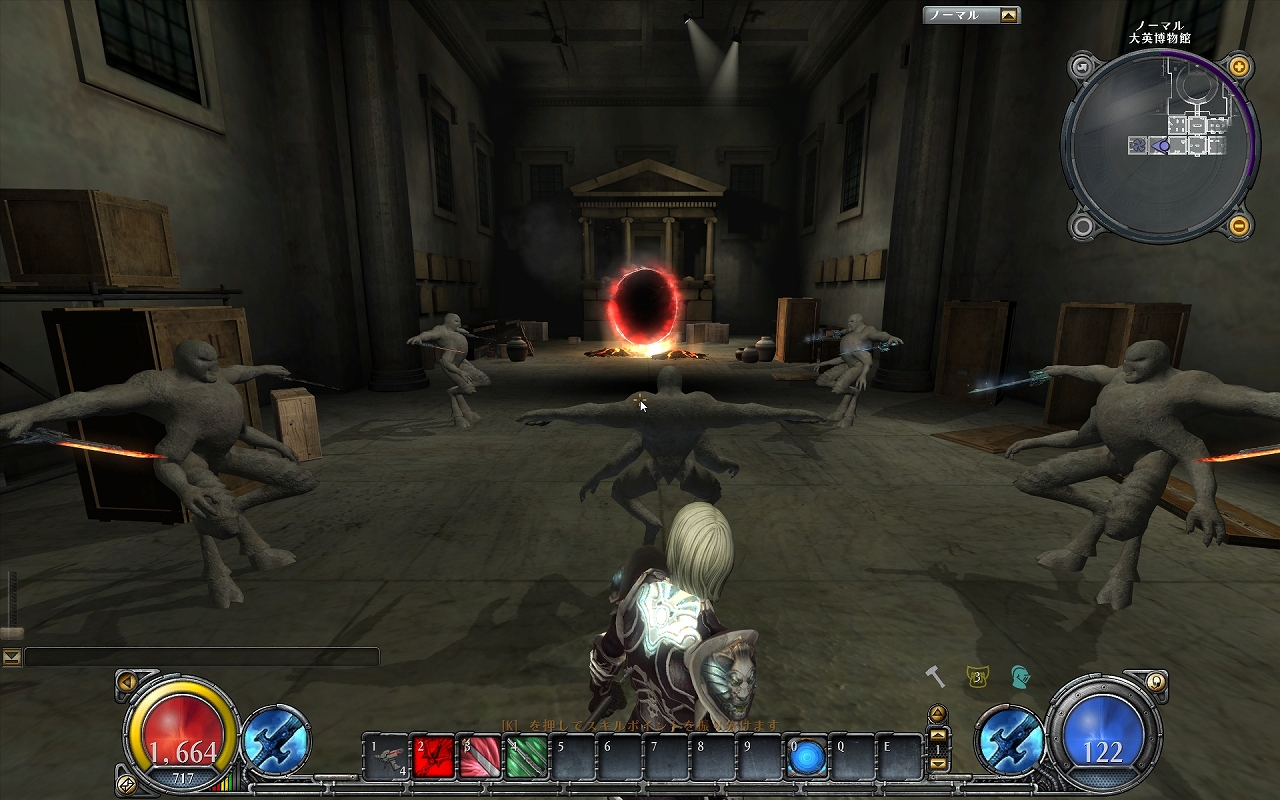The height and width of the screenshot is (800, 1280).
Task: Use the pink slash skill in slot 3
Action: pos(480,757)
